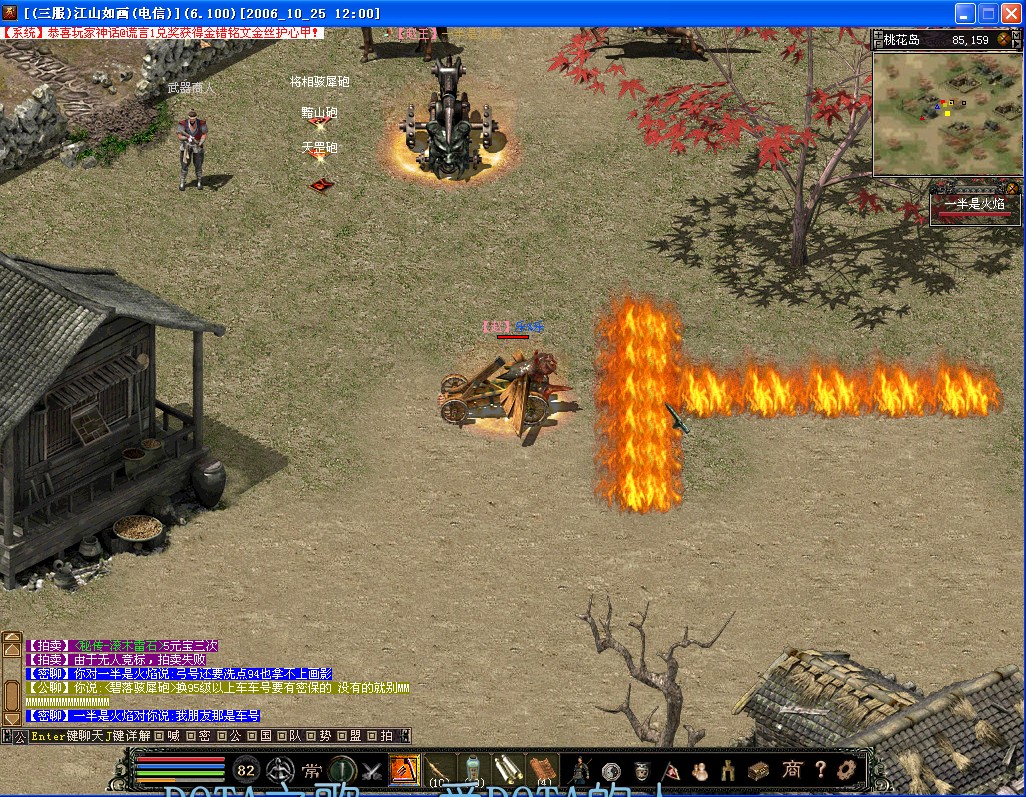The width and height of the screenshot is (1026, 797).
Task: Open the treasure chest inventory icon
Action: click(759, 770)
